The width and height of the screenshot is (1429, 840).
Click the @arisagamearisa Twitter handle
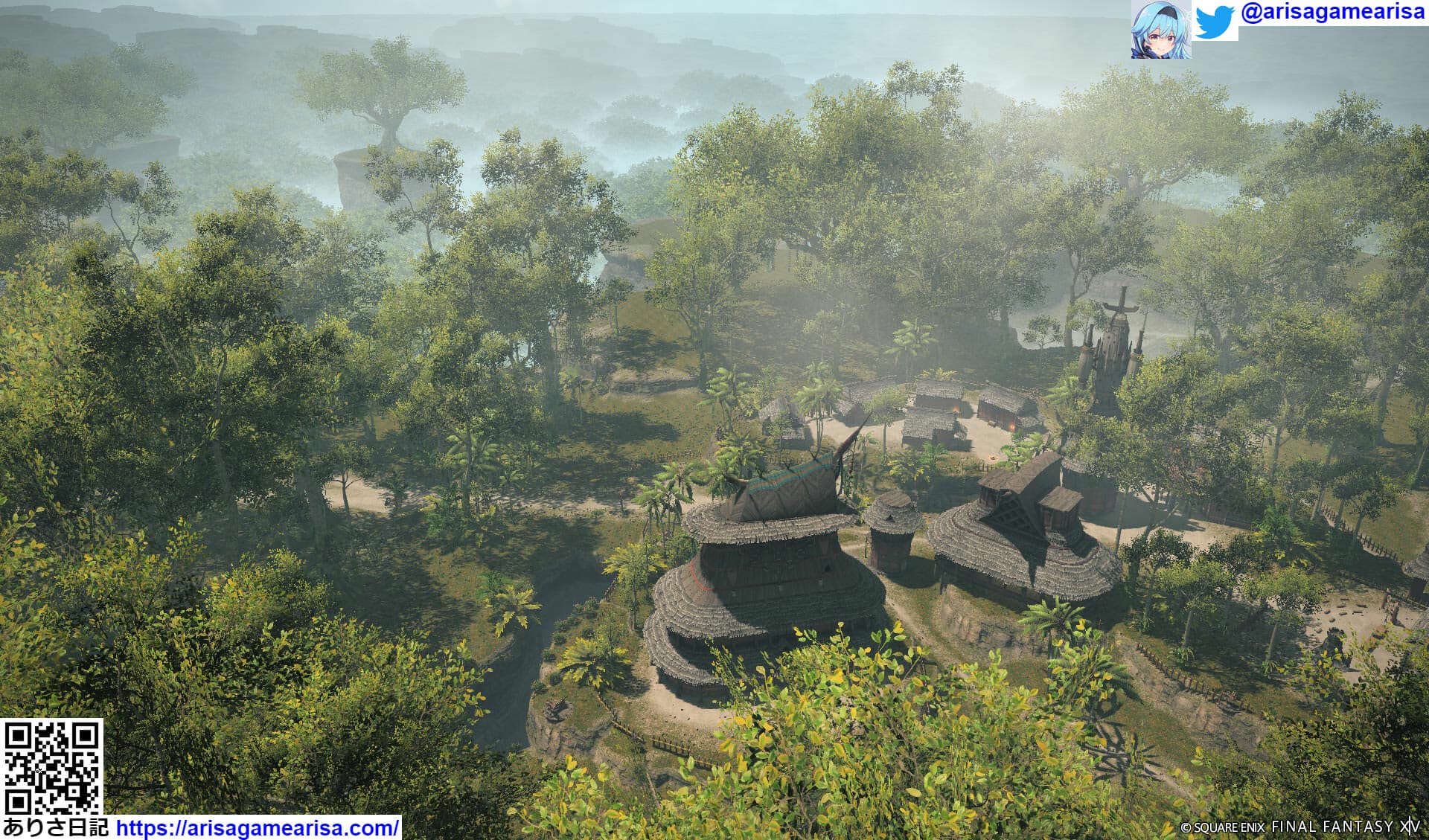1332,13
